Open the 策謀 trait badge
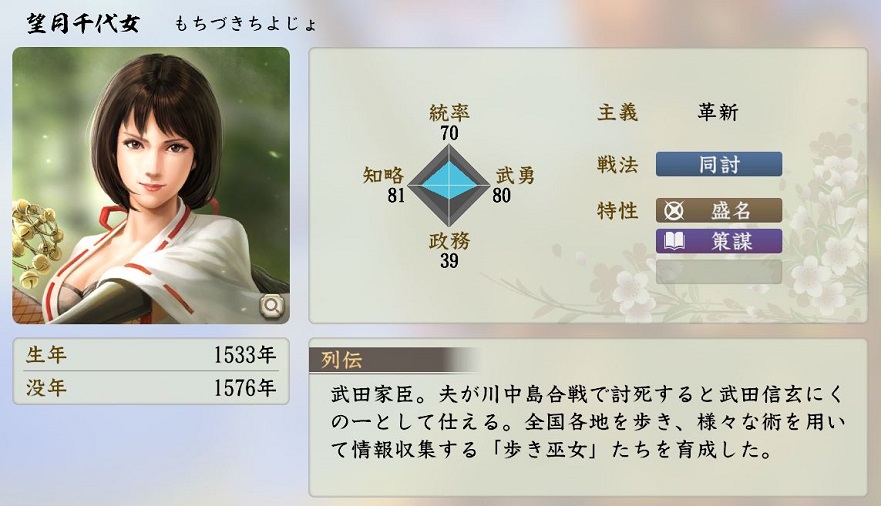Viewport: 881px width, 506px height. pyautogui.click(x=718, y=241)
